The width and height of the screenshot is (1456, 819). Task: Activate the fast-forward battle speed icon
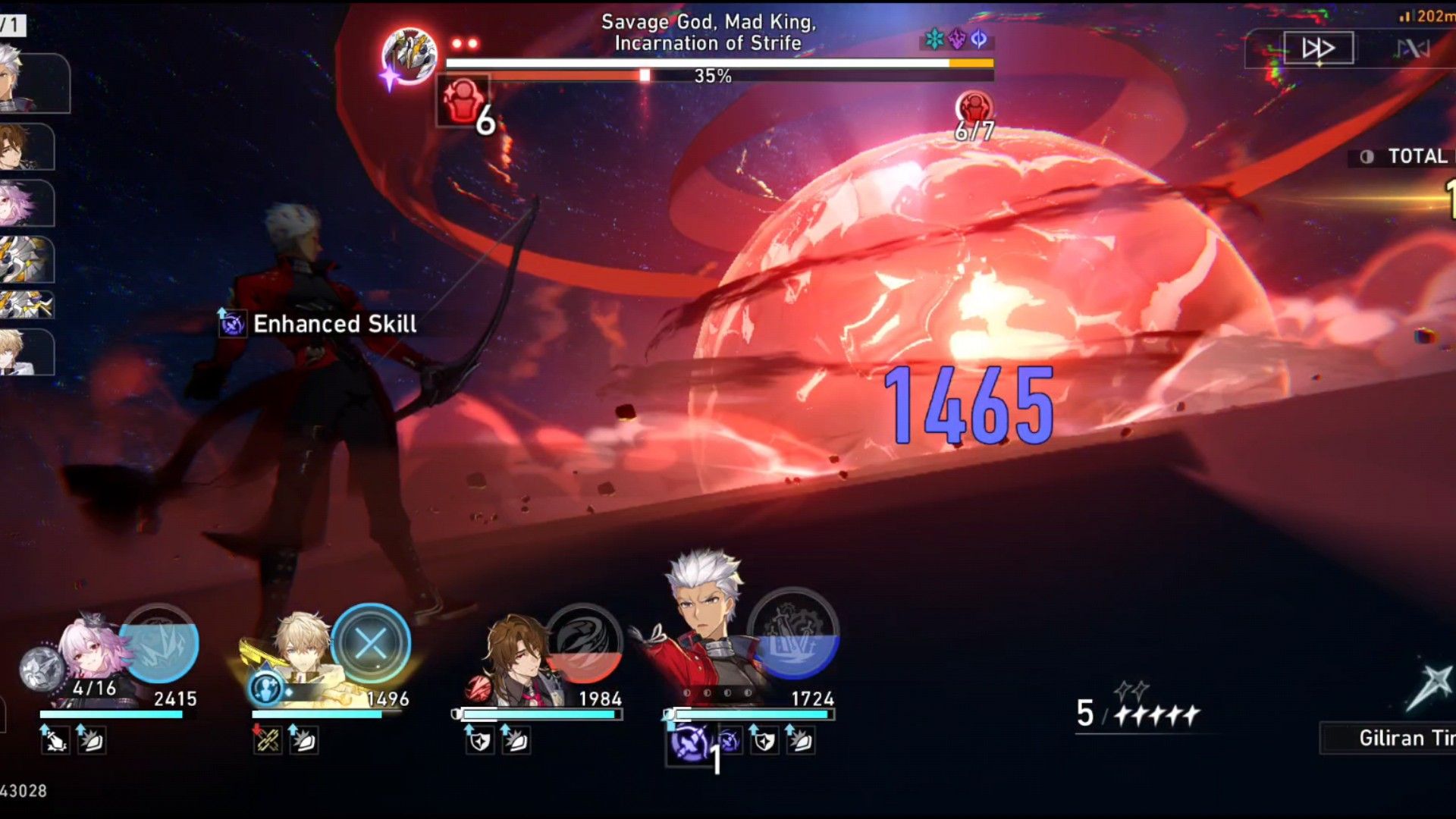click(x=1317, y=47)
